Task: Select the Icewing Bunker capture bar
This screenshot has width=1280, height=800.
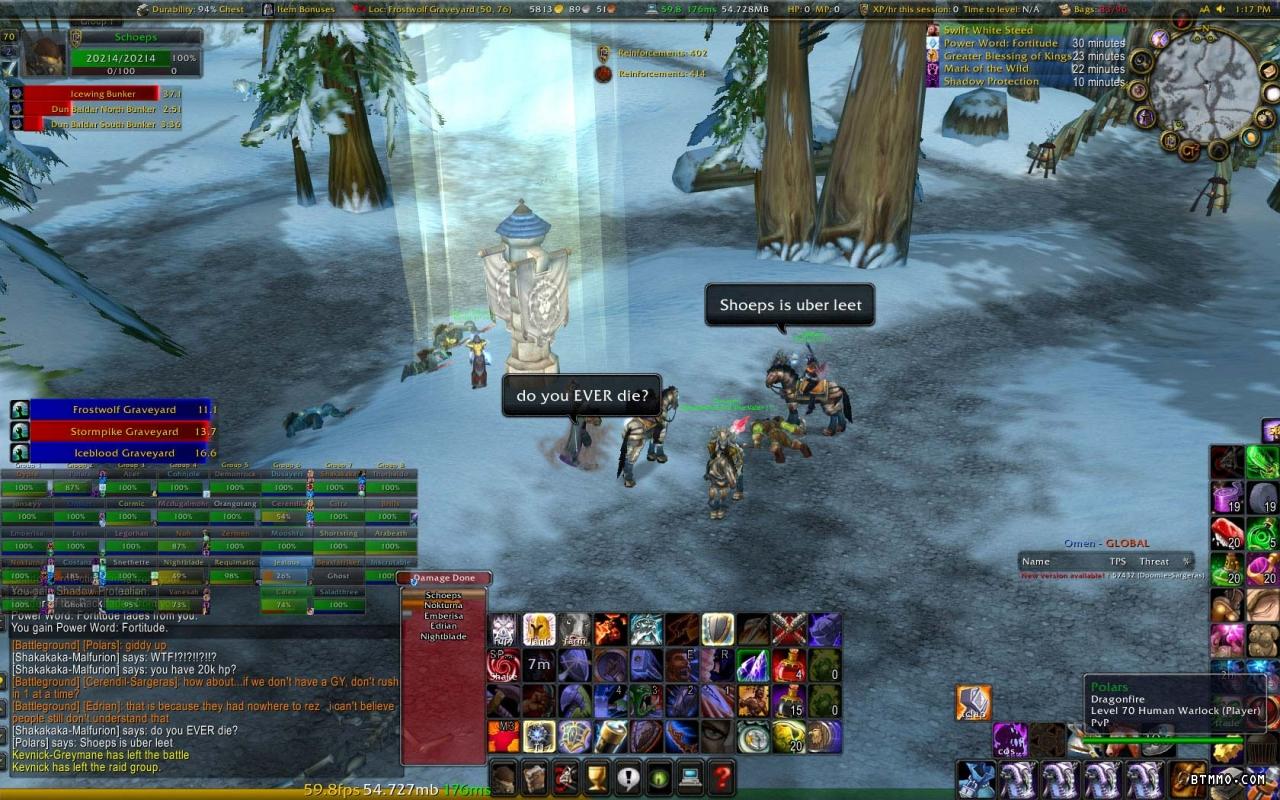Action: pos(90,94)
